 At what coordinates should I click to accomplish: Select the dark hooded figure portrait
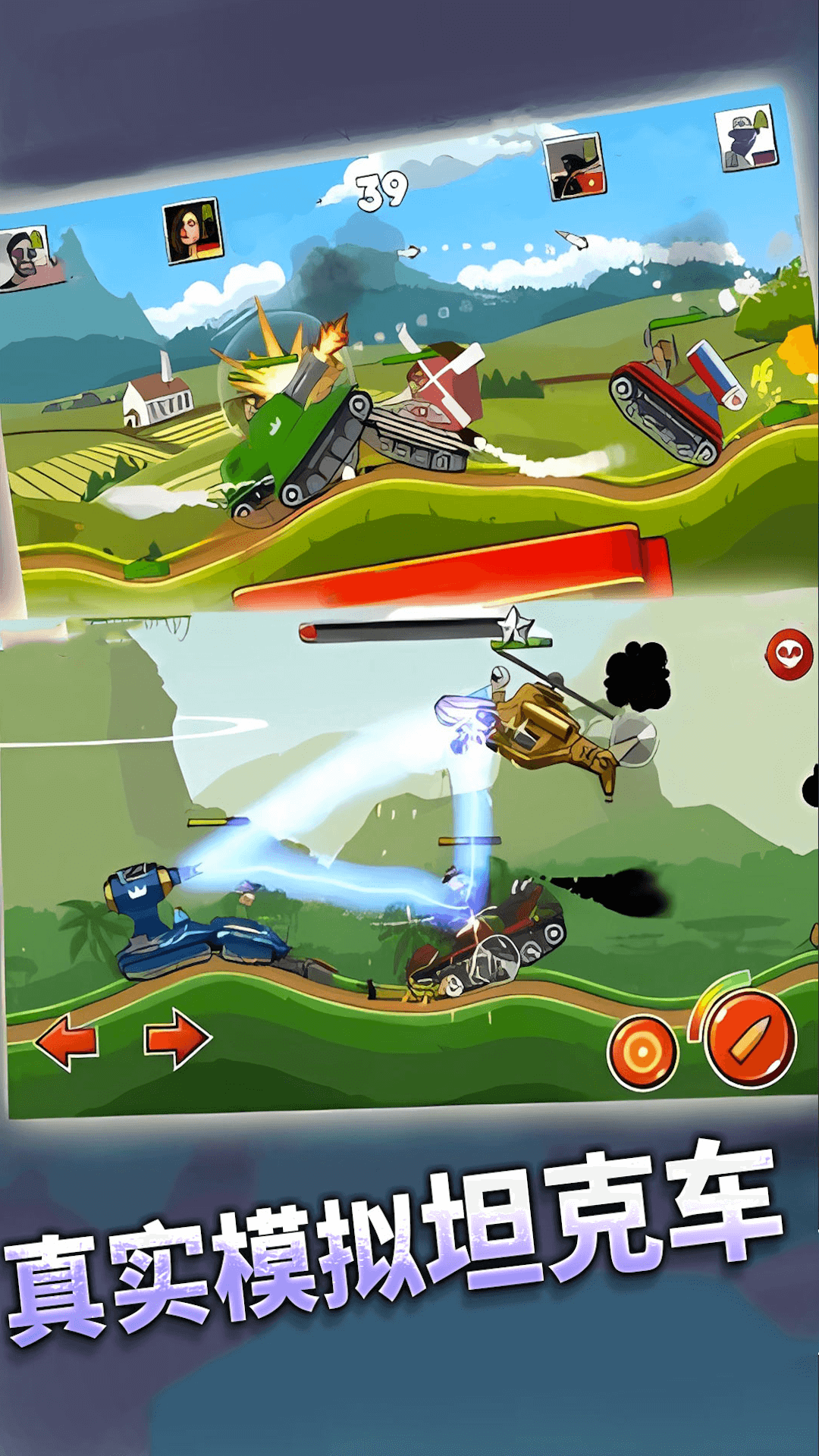point(575,167)
